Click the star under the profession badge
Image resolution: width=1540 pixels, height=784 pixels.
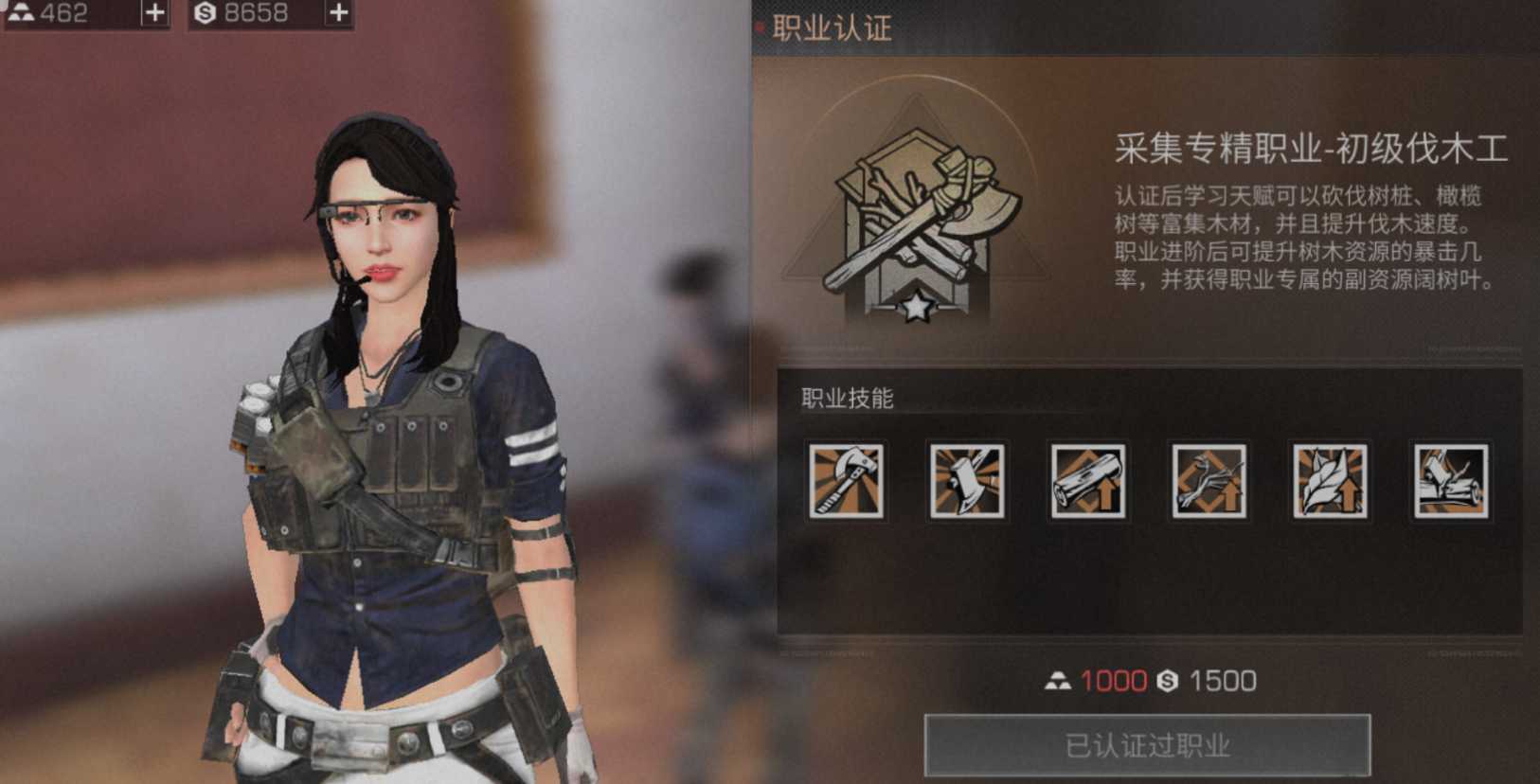tap(916, 307)
